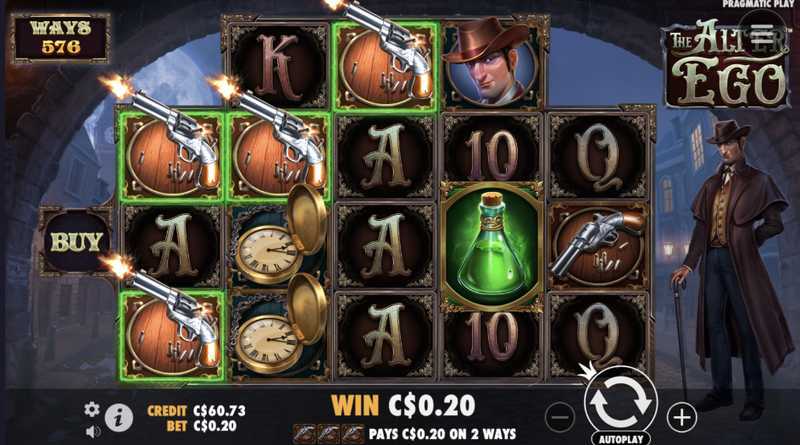Decrease the bet with the minus button
The image size is (800, 445).
click(x=562, y=415)
